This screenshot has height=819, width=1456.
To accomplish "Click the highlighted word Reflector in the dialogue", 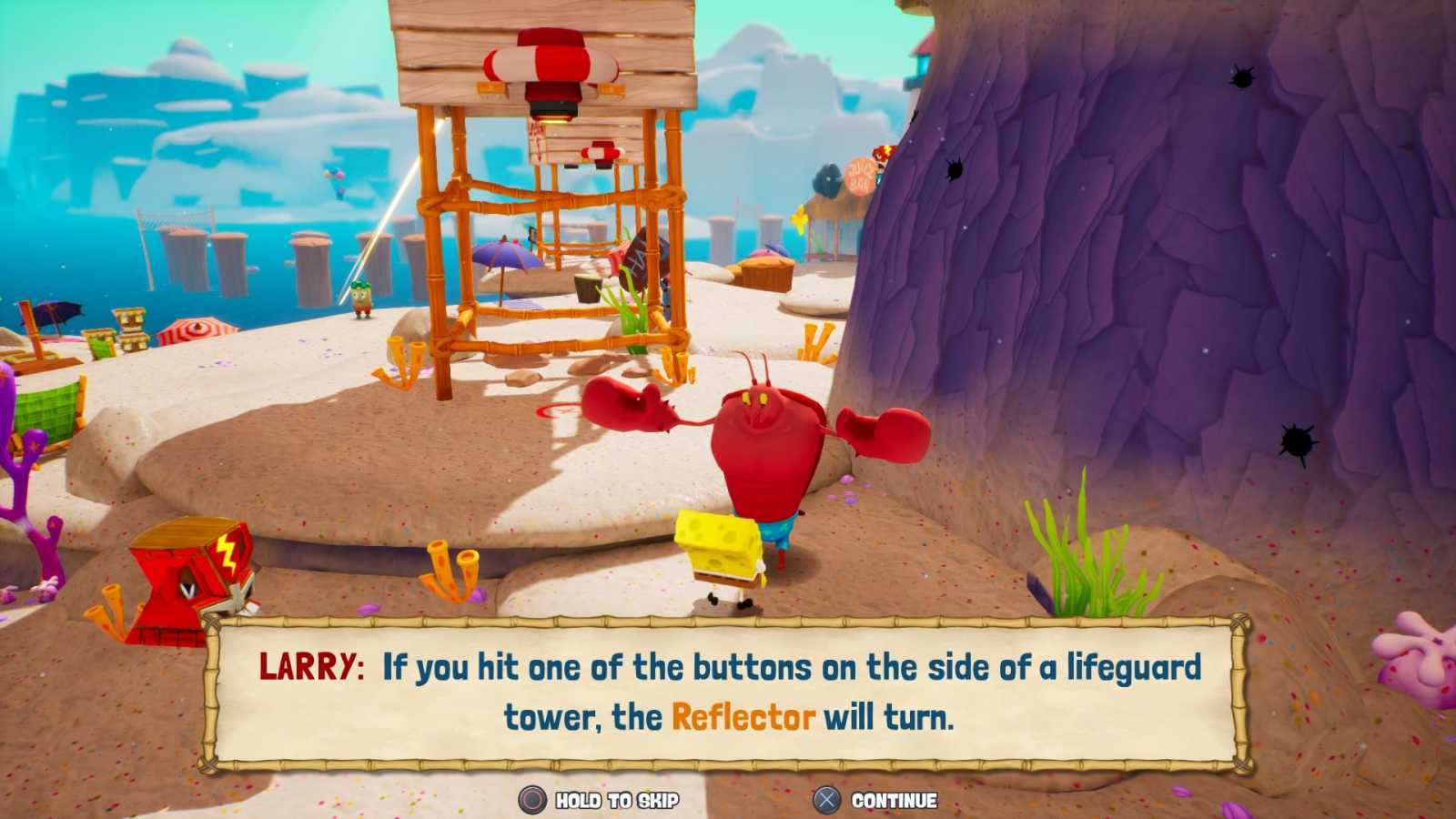I will point(743,717).
